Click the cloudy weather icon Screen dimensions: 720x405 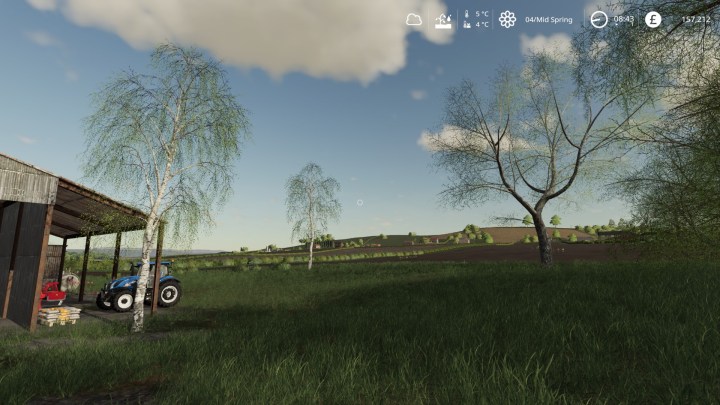pos(414,19)
